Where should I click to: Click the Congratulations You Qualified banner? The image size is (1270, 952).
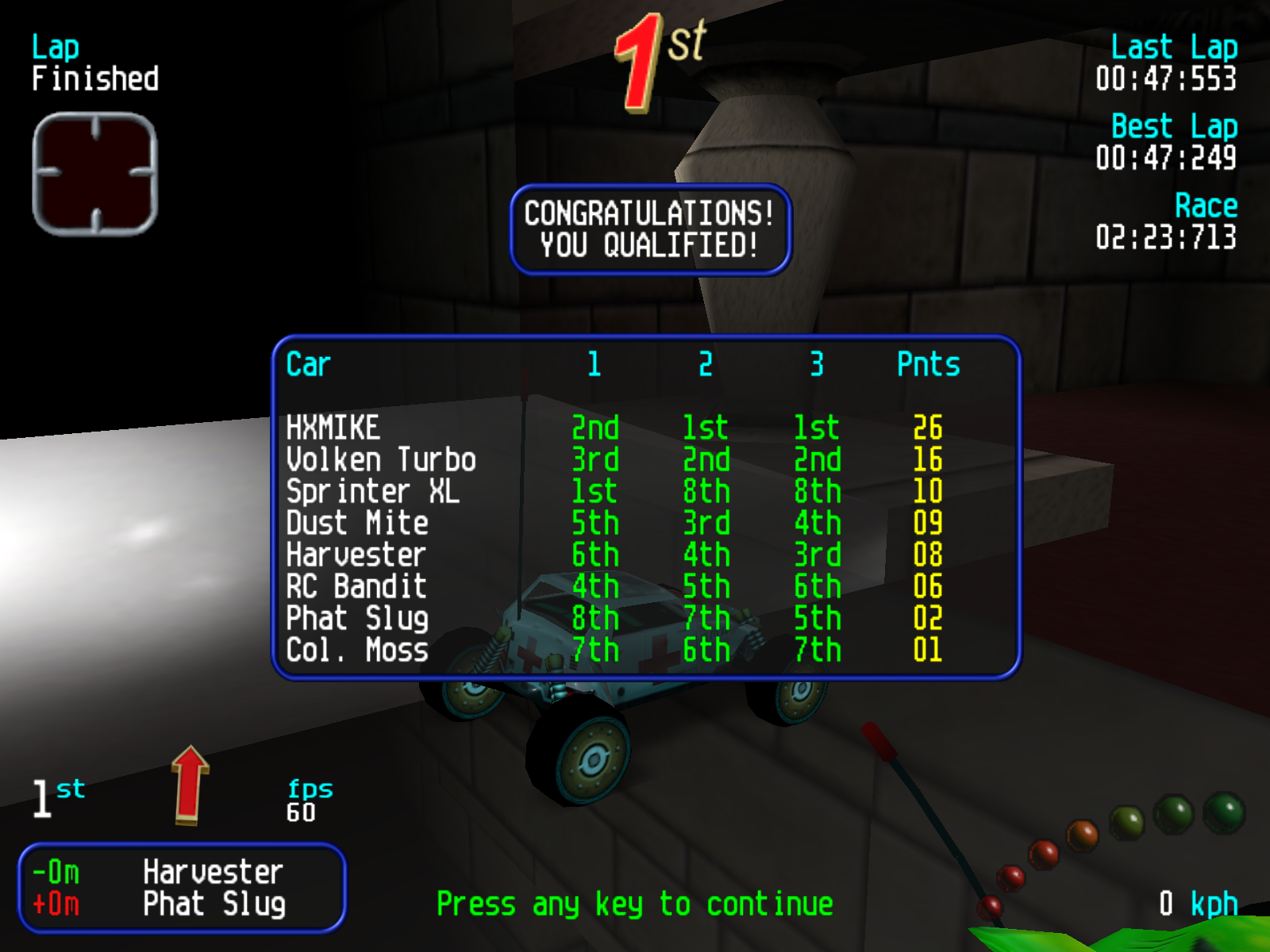coord(650,229)
